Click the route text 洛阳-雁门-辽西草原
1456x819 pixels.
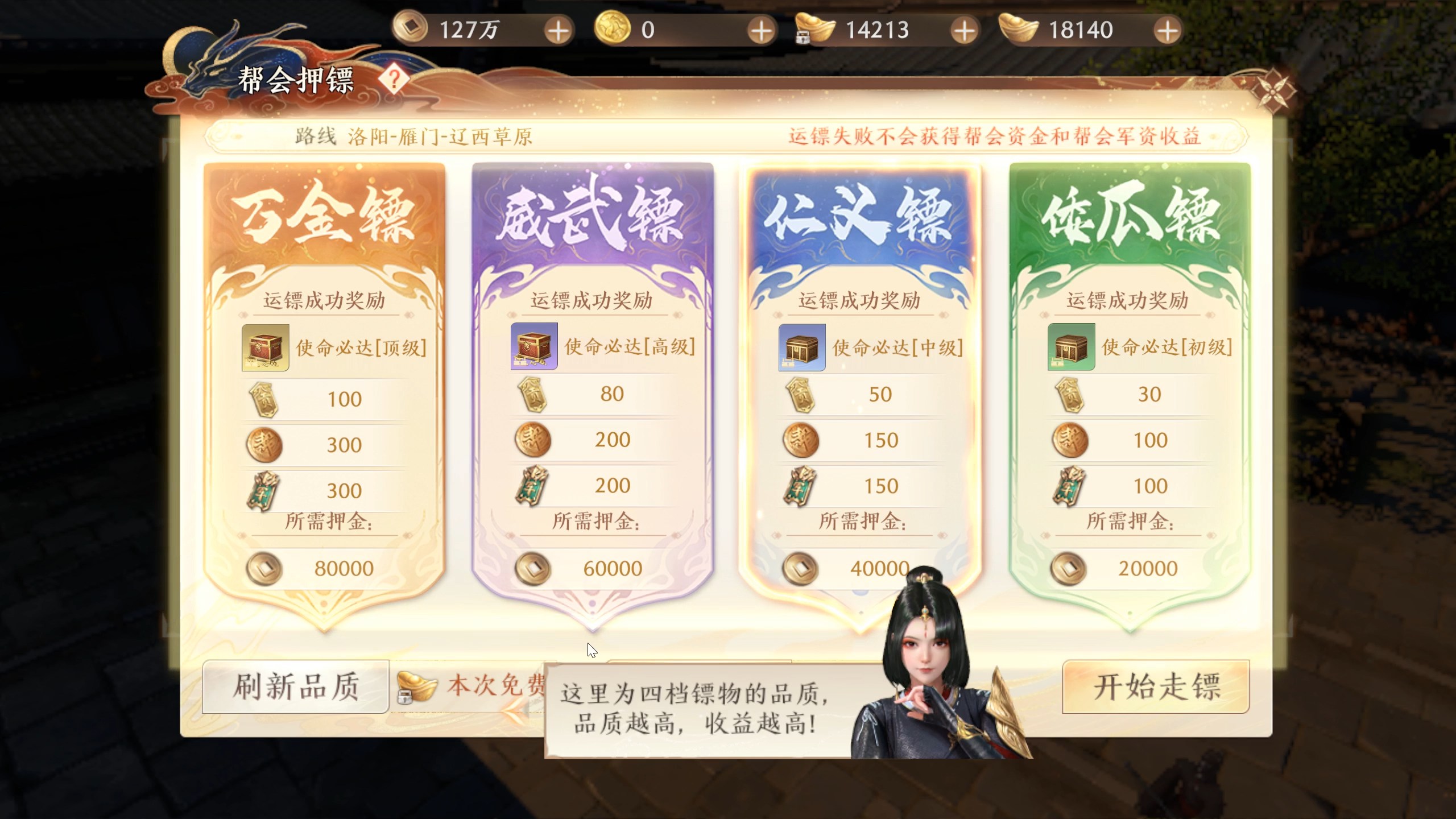441,136
